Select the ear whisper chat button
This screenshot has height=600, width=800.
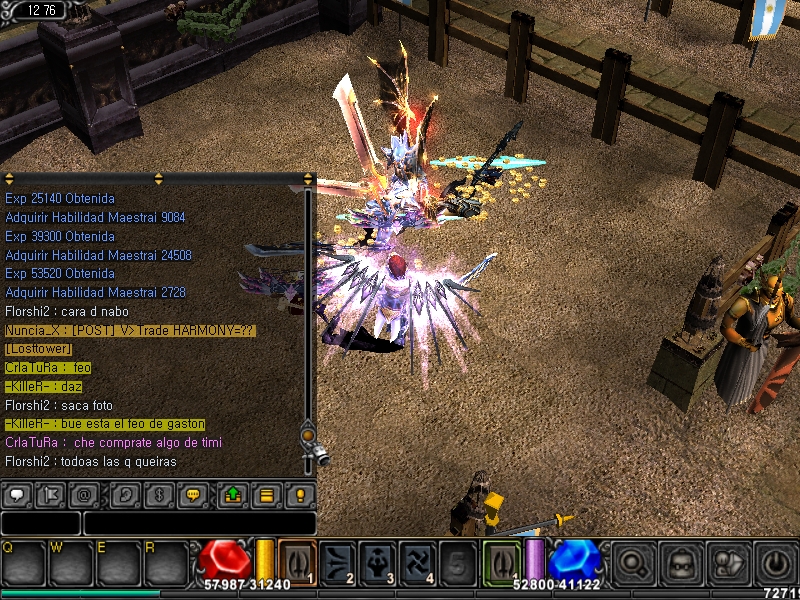click(x=125, y=494)
